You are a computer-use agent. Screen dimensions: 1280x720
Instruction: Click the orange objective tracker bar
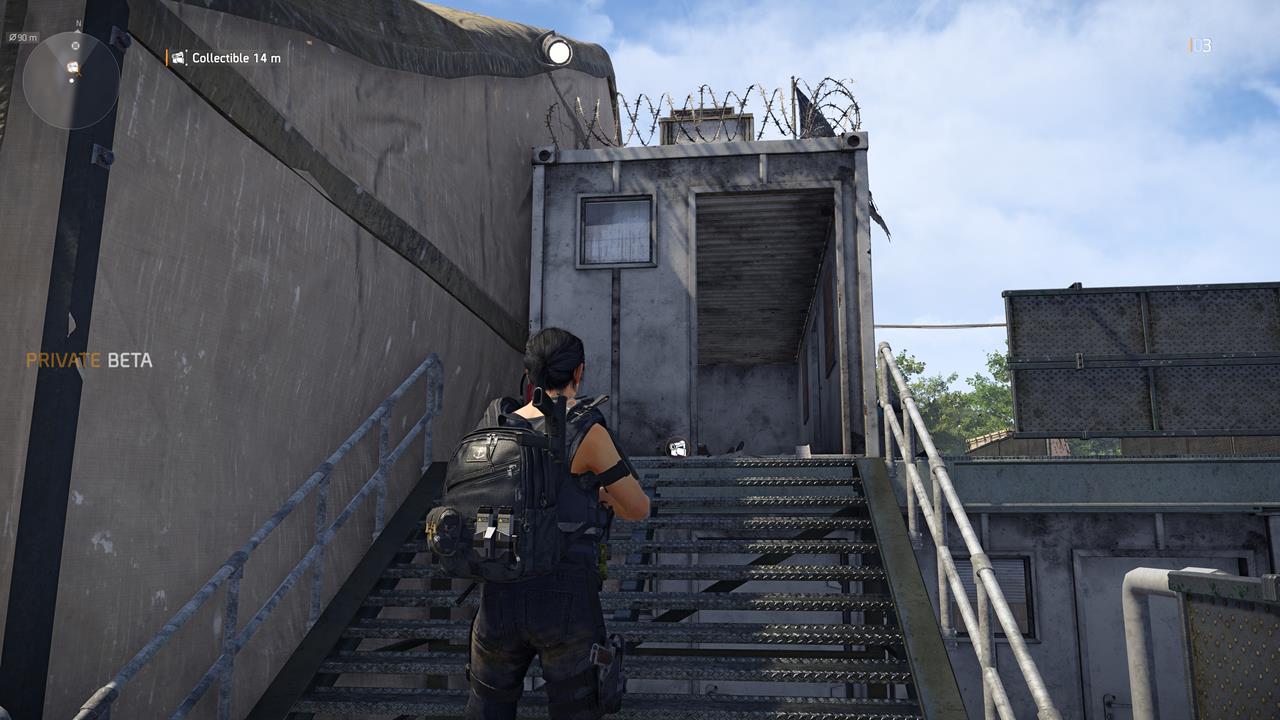166,57
